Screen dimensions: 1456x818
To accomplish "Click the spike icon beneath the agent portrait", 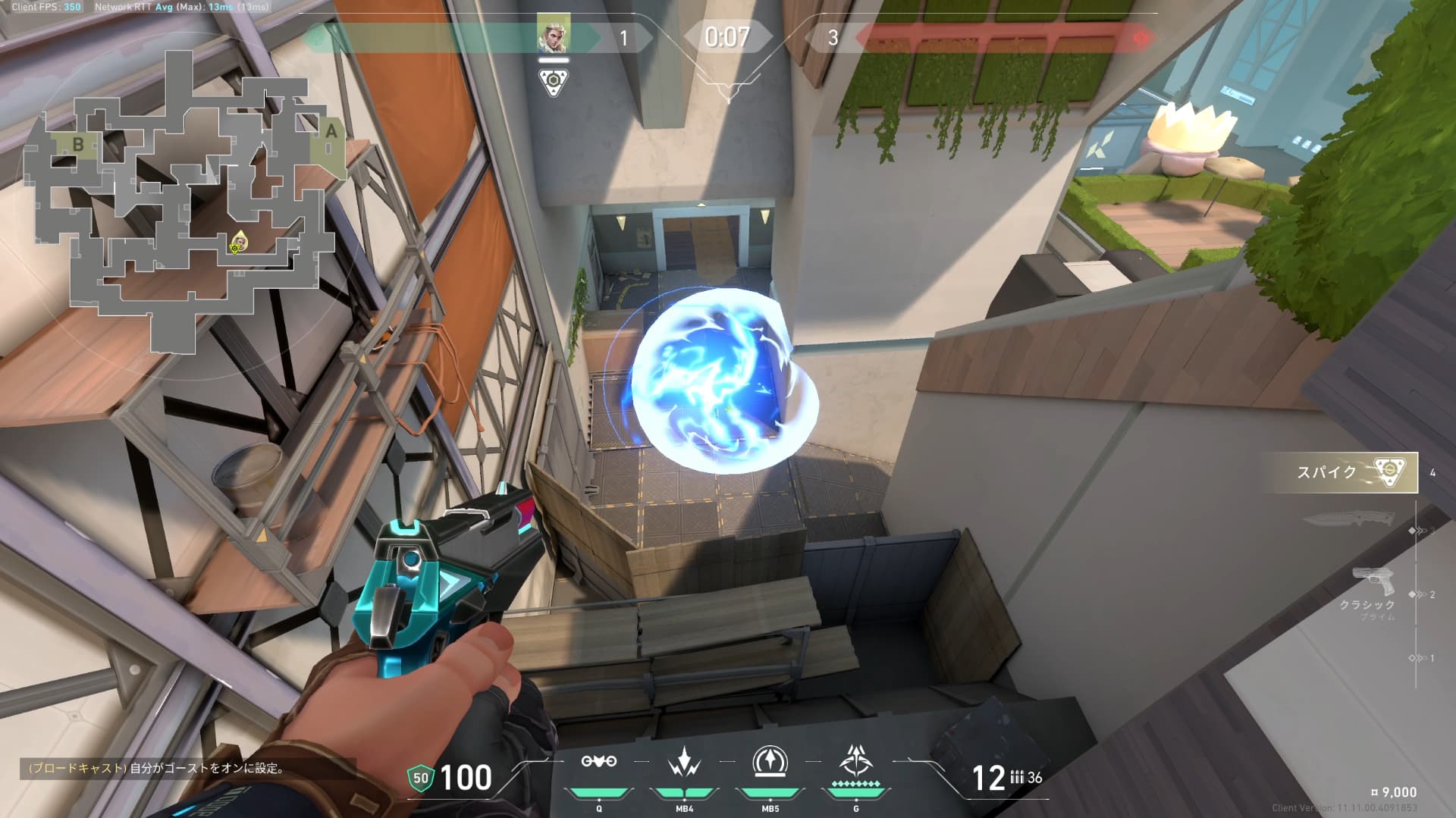I will coord(554,82).
